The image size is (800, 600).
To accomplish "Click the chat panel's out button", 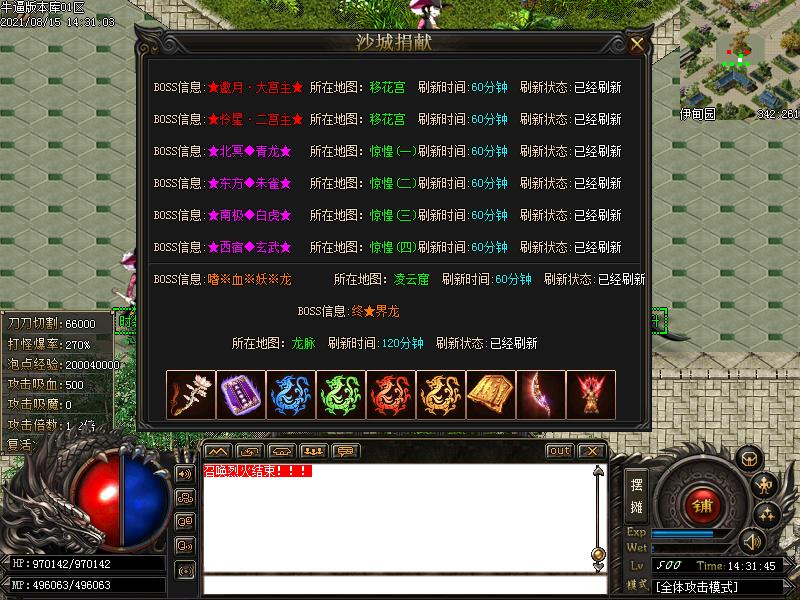I will tap(560, 451).
